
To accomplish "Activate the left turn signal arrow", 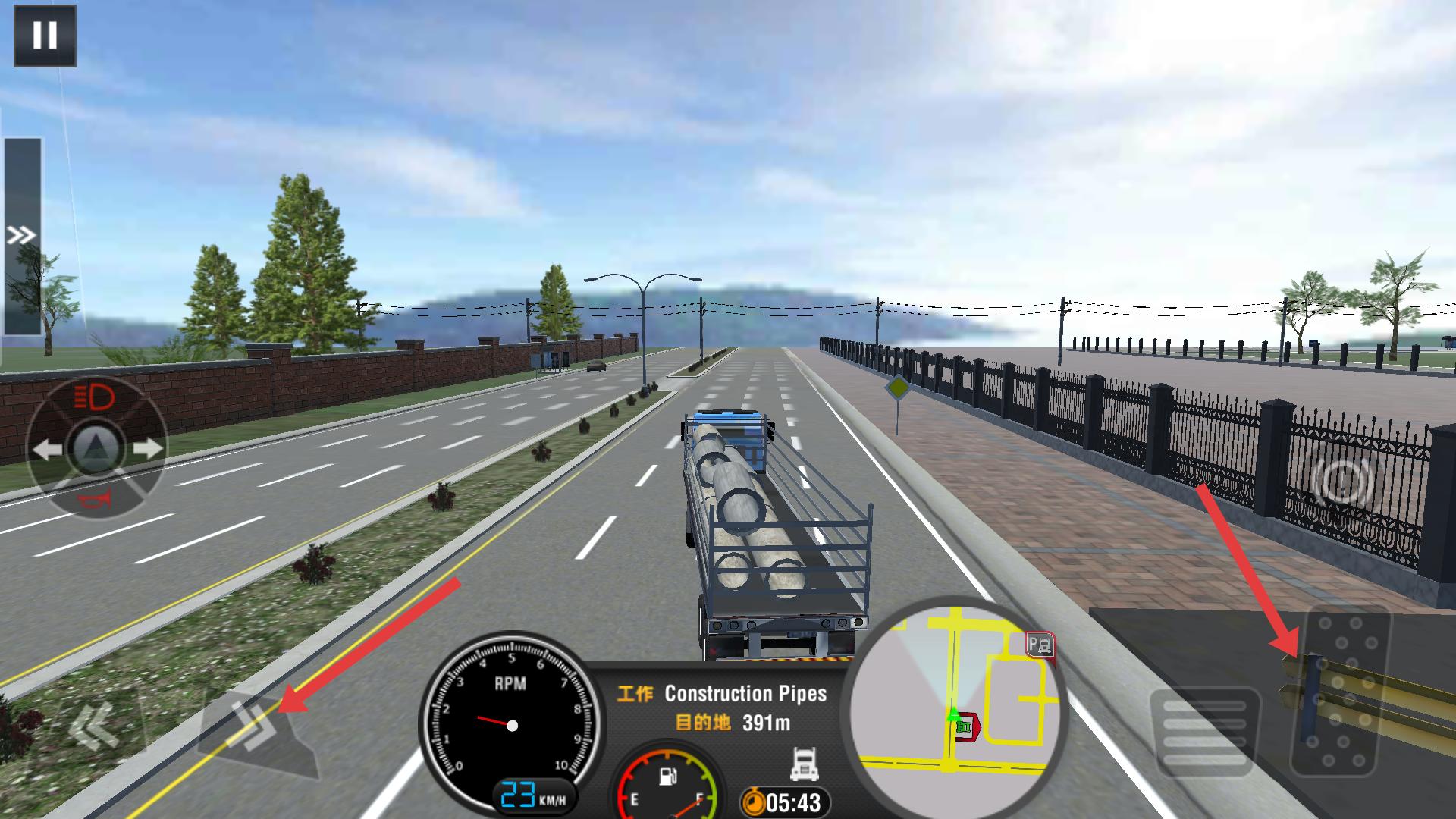I will (47, 449).
